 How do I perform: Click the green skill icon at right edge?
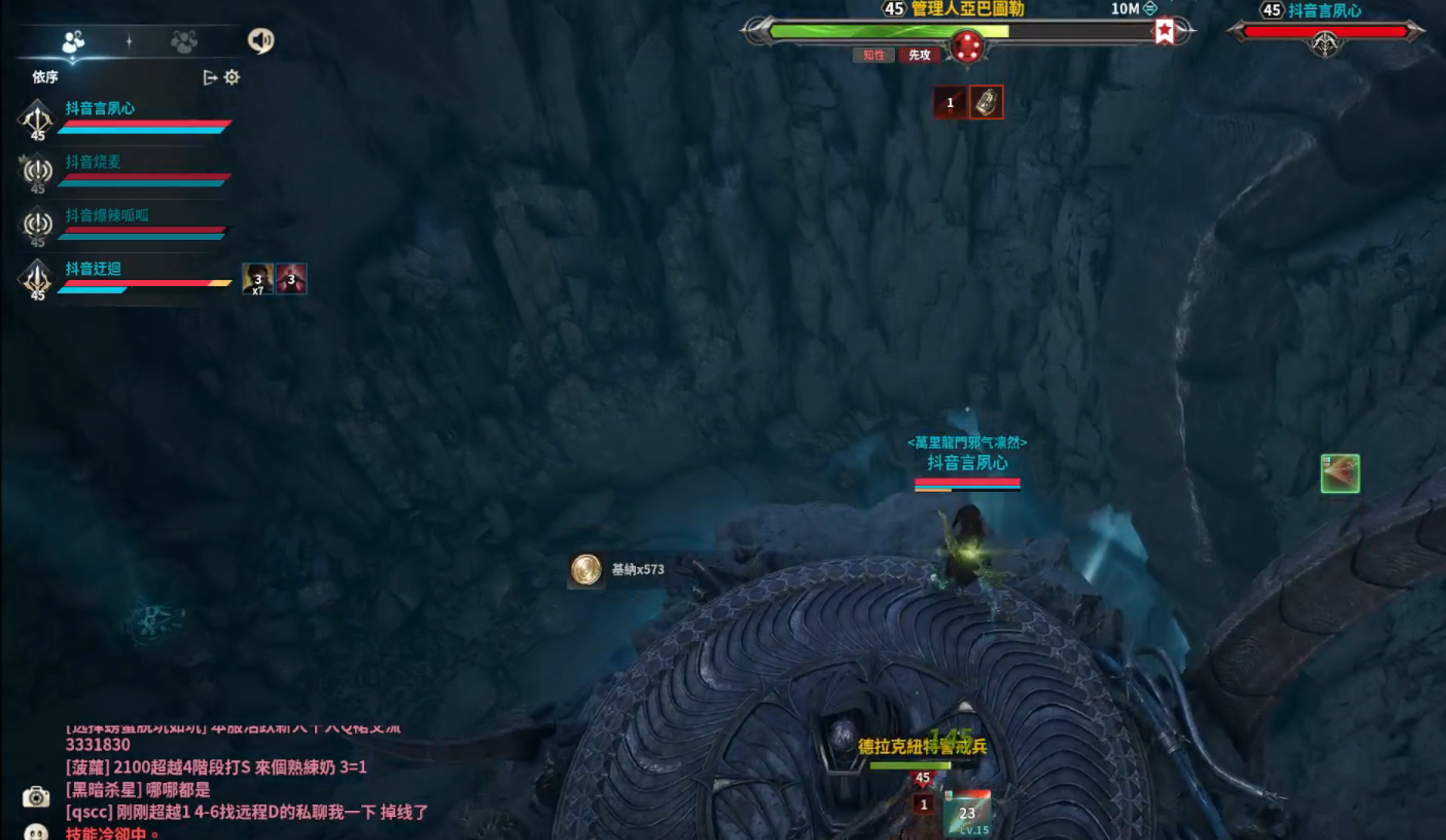[1340, 474]
